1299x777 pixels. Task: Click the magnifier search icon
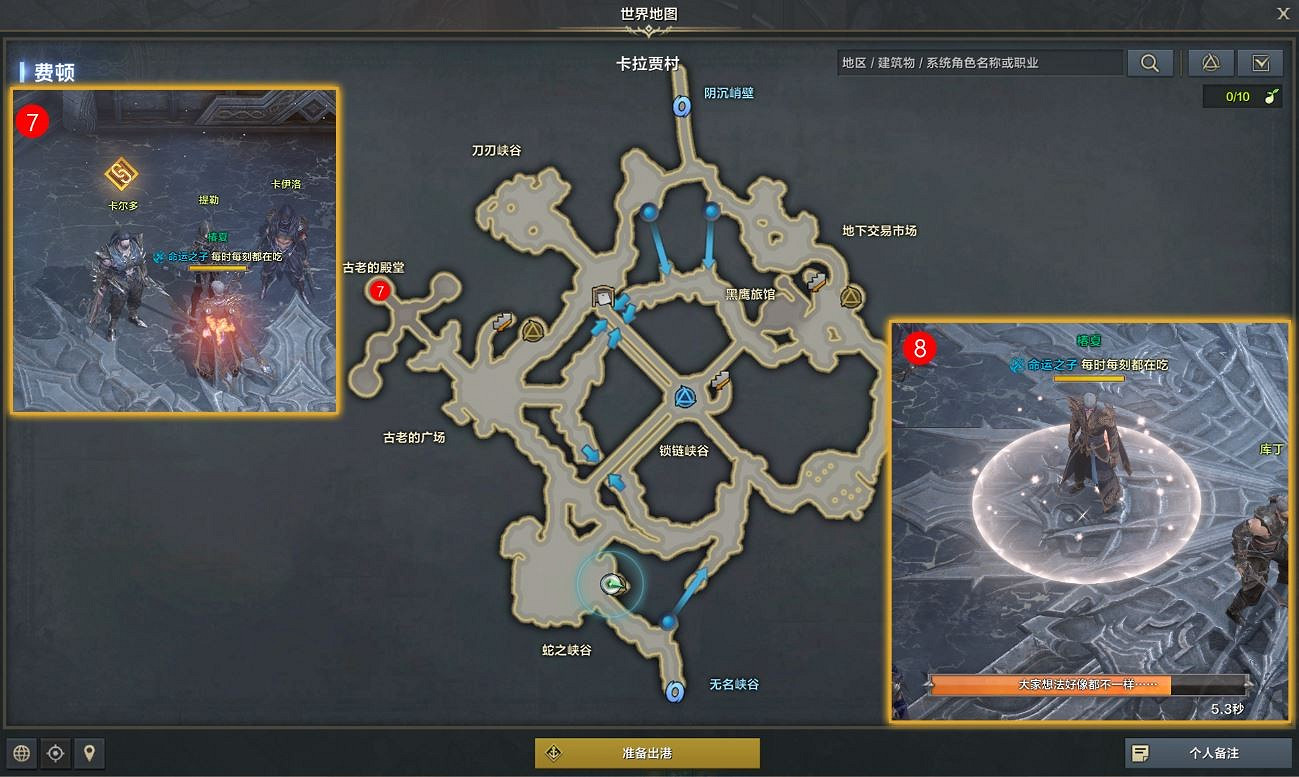coord(1149,62)
